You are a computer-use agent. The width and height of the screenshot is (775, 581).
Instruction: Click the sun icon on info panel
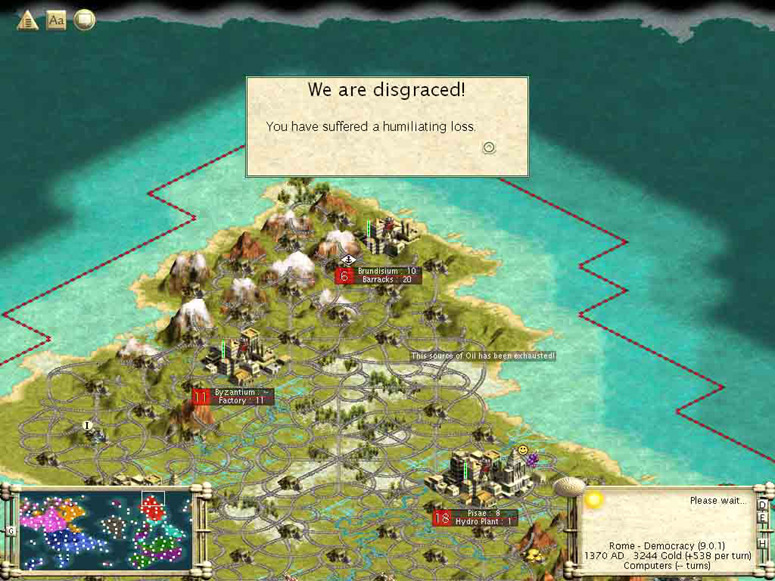click(594, 499)
